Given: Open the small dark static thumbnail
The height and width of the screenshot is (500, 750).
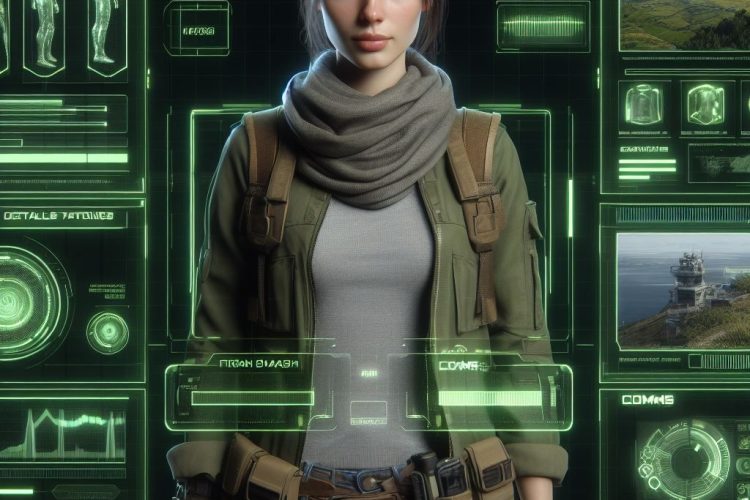Looking at the screenshot, I should coord(718,163).
